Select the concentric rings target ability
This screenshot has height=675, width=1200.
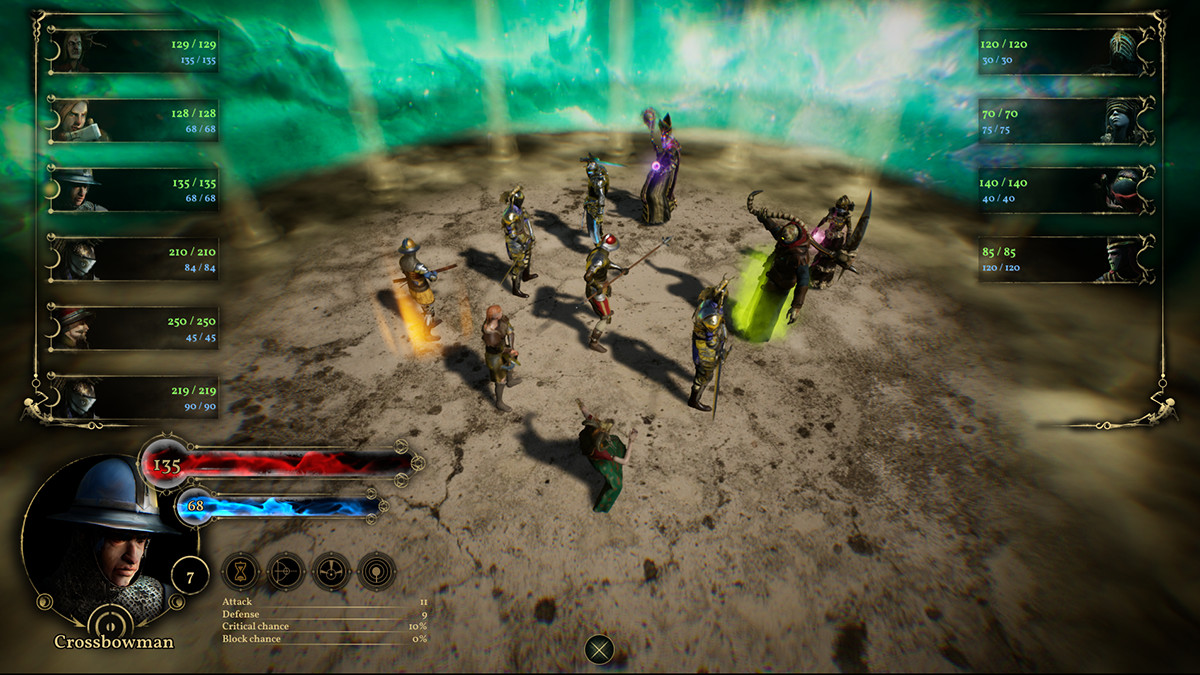[x=377, y=572]
